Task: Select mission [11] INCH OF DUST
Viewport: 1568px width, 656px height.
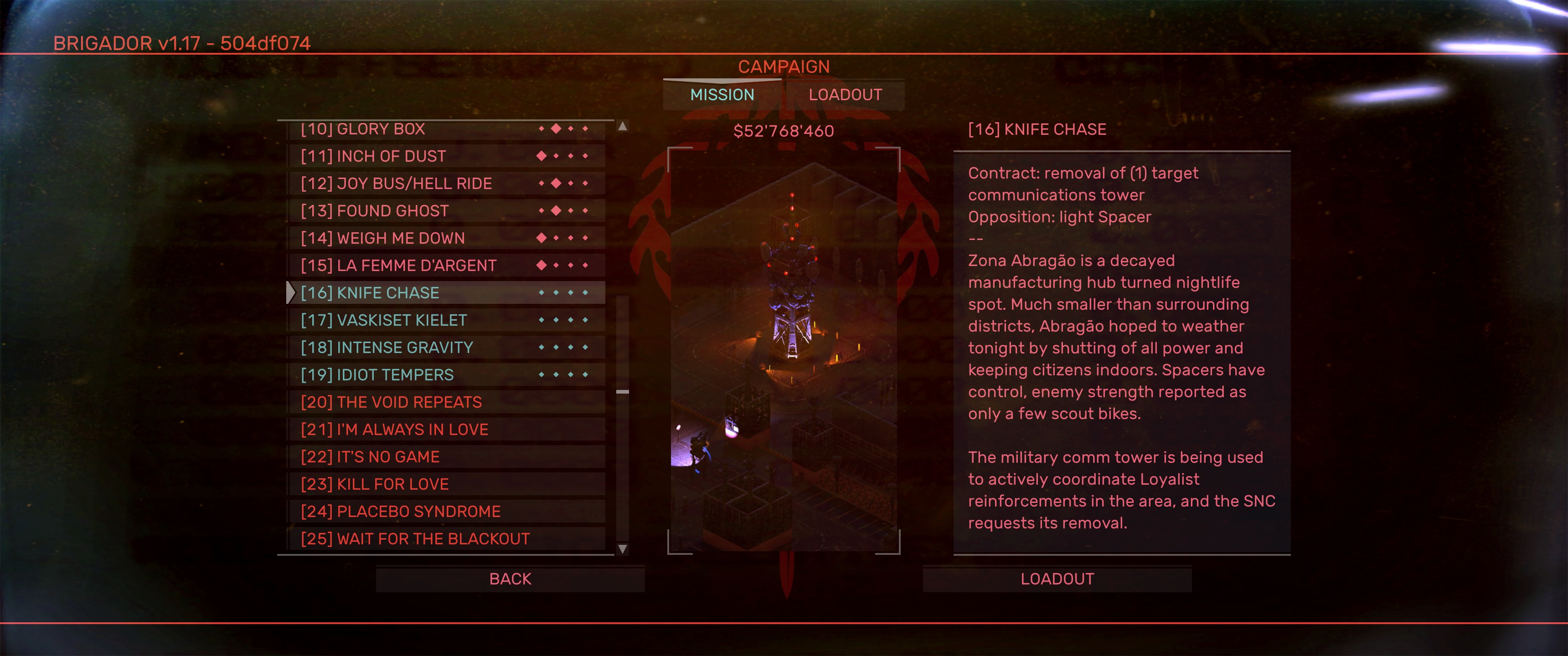Action: point(446,156)
